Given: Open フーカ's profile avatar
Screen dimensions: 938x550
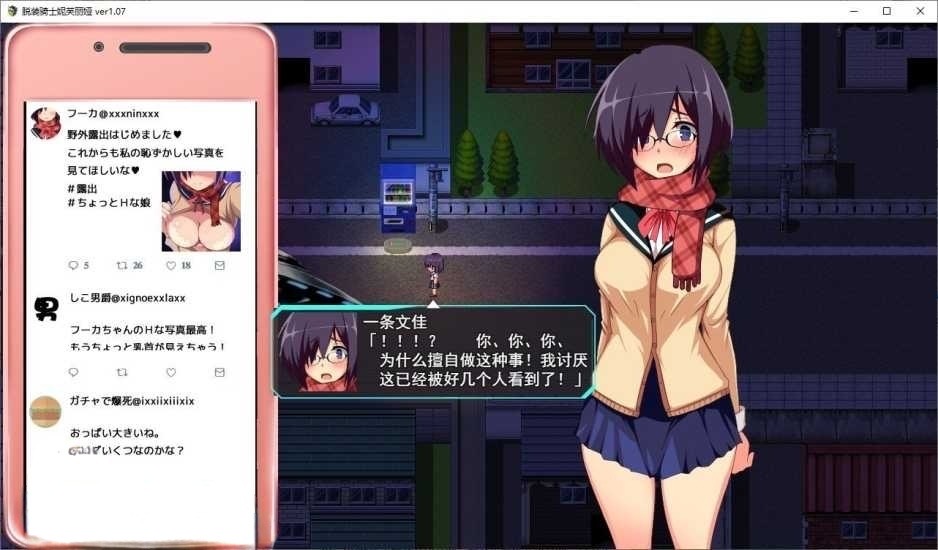Looking at the screenshot, I should (x=46, y=122).
